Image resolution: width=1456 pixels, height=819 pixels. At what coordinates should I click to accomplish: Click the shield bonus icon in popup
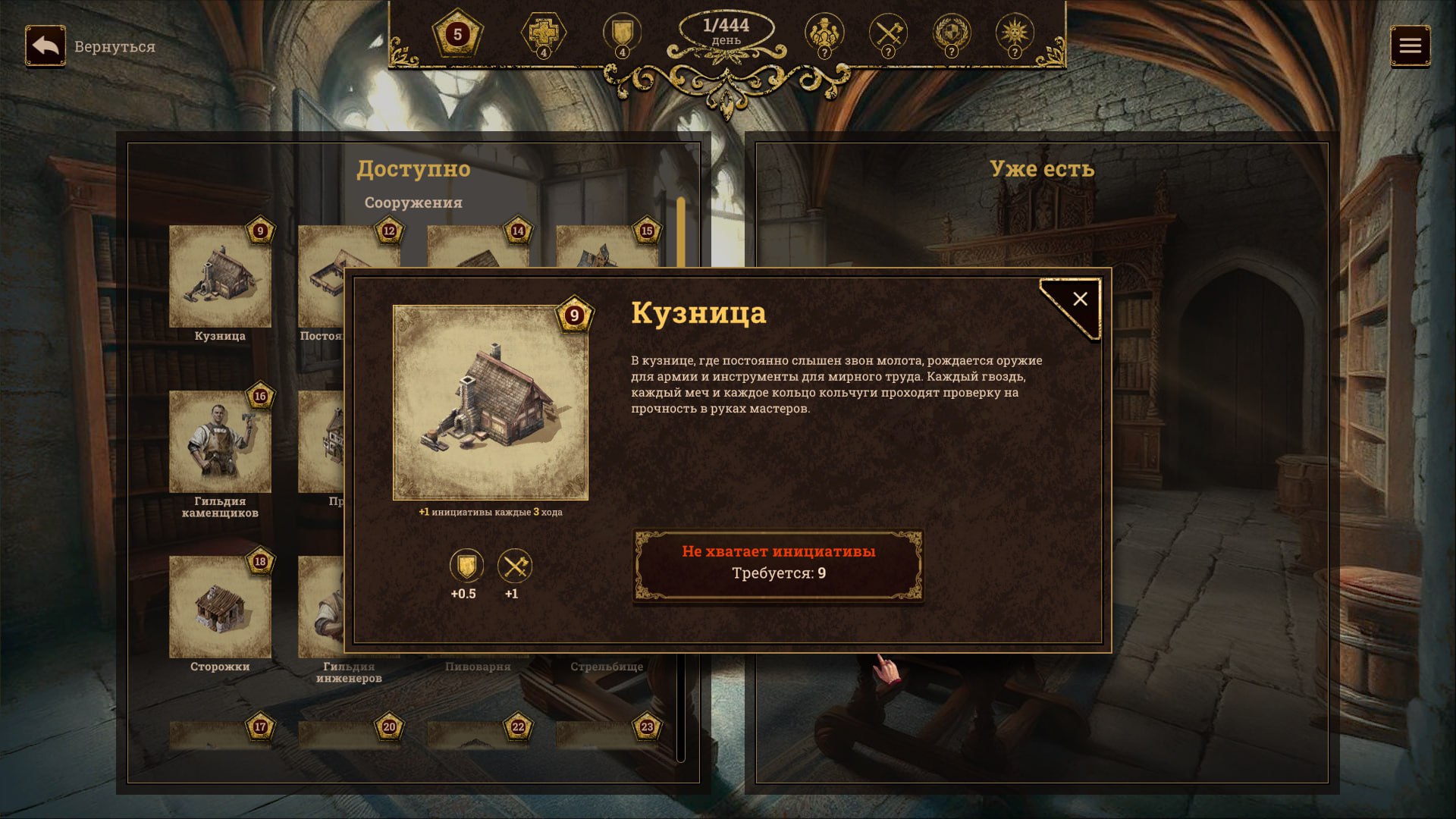point(466,566)
